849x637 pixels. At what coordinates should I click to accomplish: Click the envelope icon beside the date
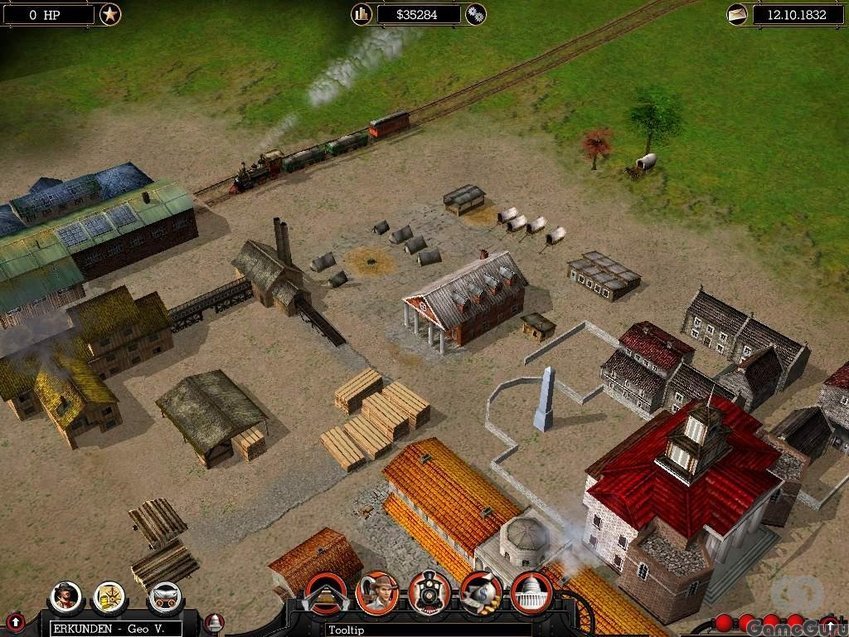[x=737, y=14]
